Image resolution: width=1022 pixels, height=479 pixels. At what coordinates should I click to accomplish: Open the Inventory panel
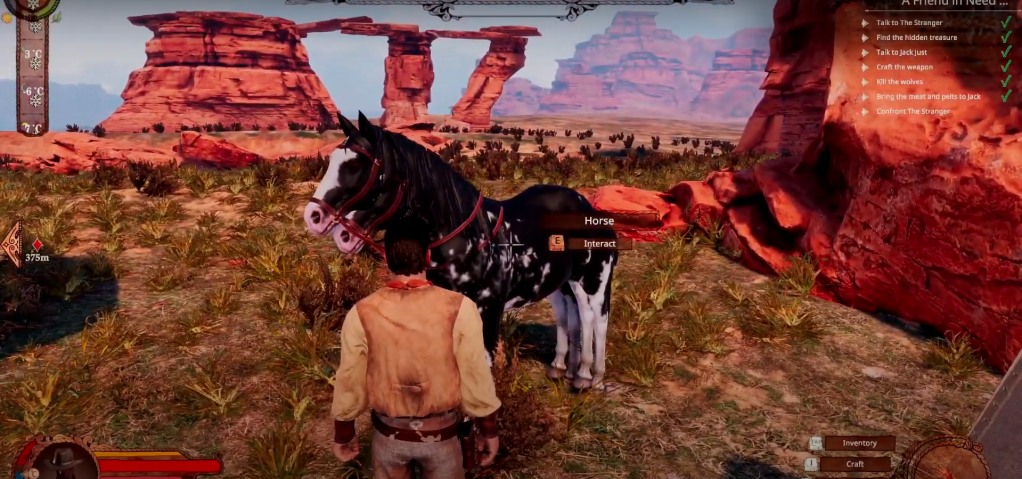click(x=858, y=443)
